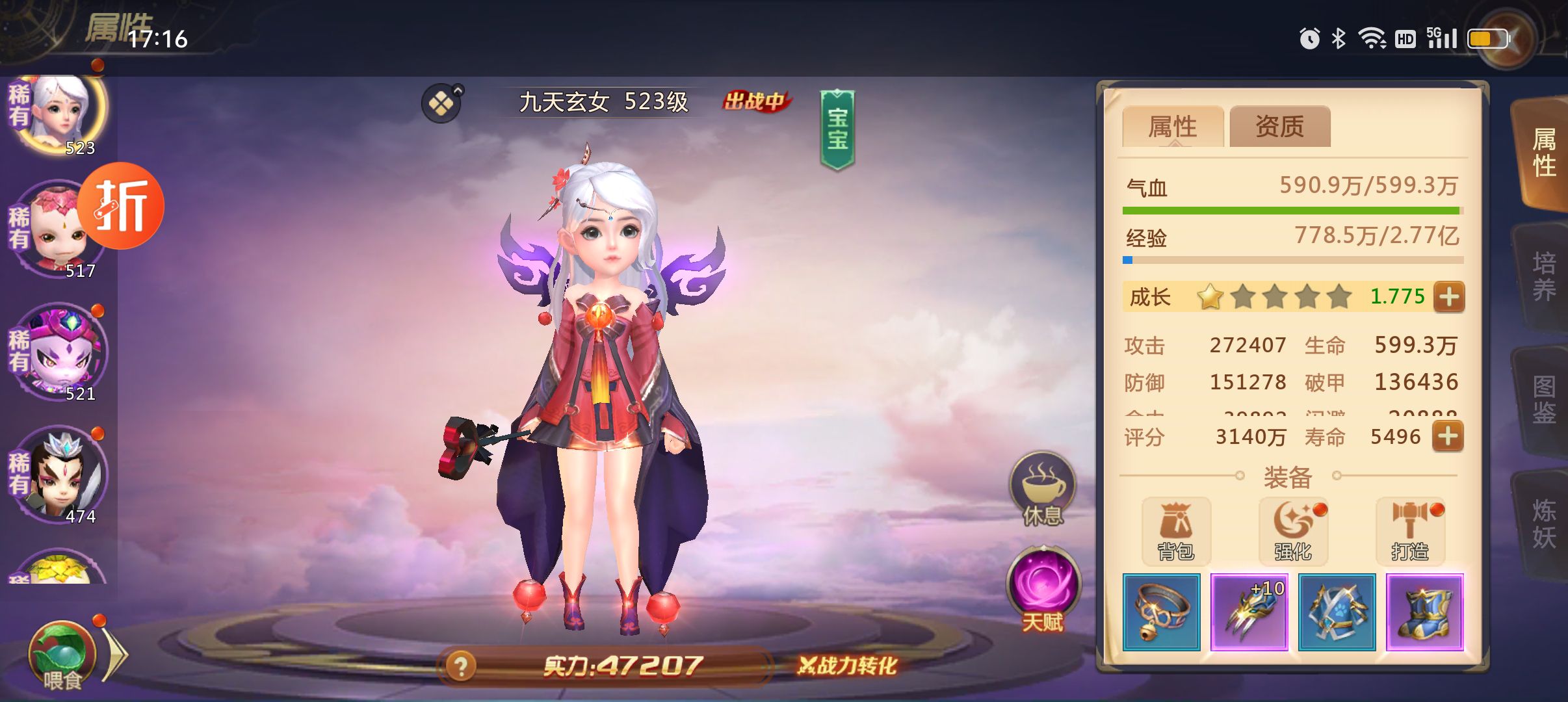Open the 背包 equipment bag
Image resolution: width=1568 pixels, height=702 pixels.
click(x=1176, y=531)
